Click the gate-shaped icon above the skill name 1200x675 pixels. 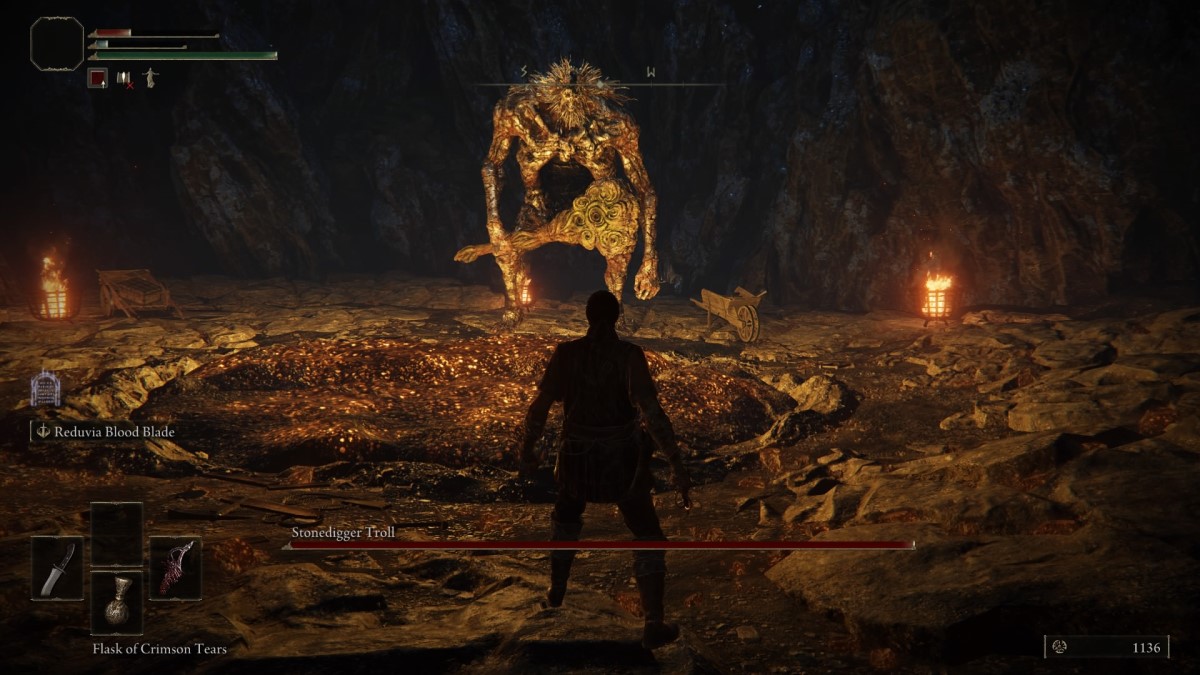[x=45, y=388]
